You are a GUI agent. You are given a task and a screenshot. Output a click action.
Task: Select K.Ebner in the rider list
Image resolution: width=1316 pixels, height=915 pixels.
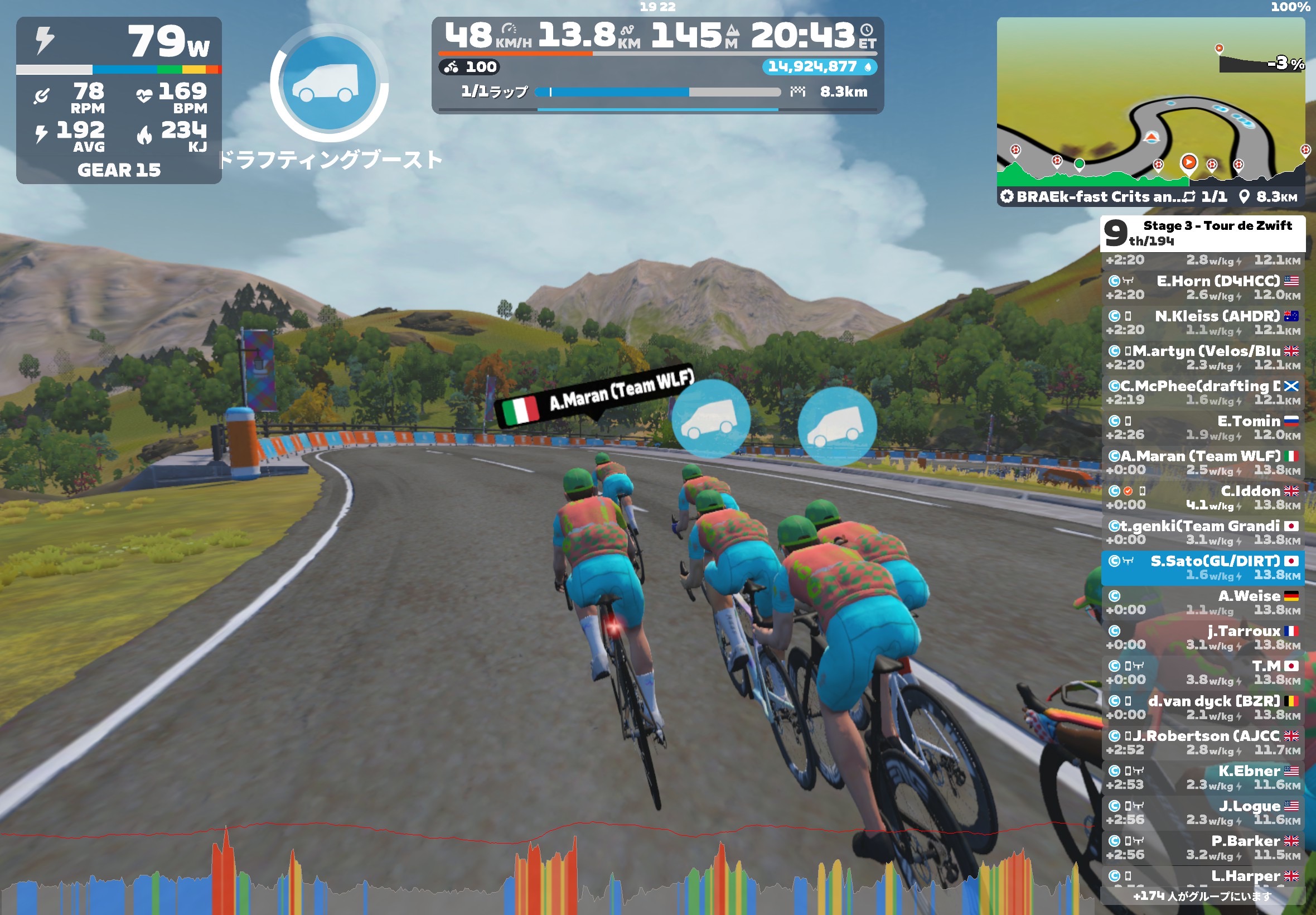pyautogui.click(x=1202, y=777)
